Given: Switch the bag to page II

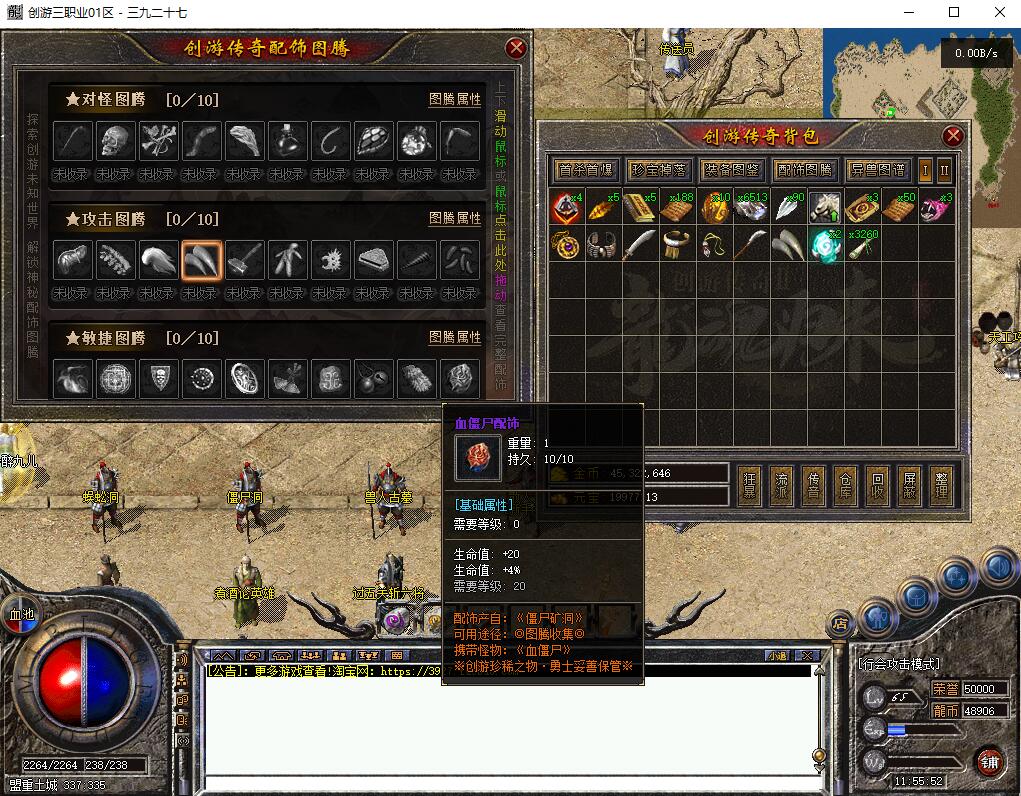Looking at the screenshot, I should coord(943,170).
